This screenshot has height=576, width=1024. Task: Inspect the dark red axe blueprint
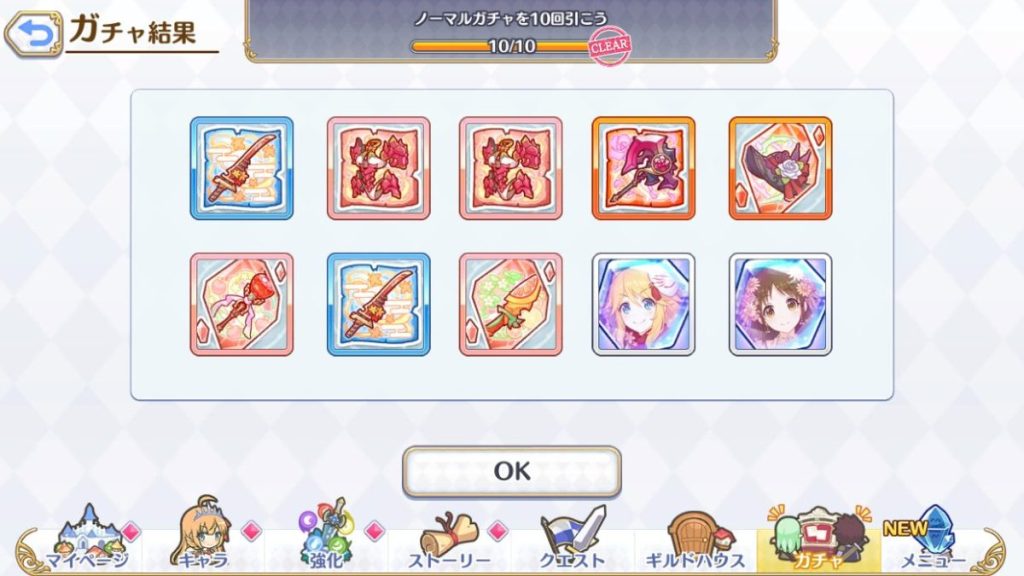tap(643, 168)
